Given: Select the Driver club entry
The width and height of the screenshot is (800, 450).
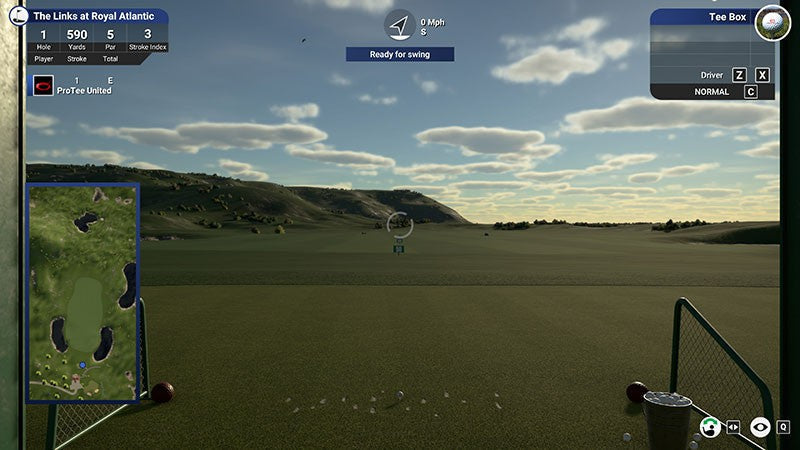Looking at the screenshot, I should [711, 75].
